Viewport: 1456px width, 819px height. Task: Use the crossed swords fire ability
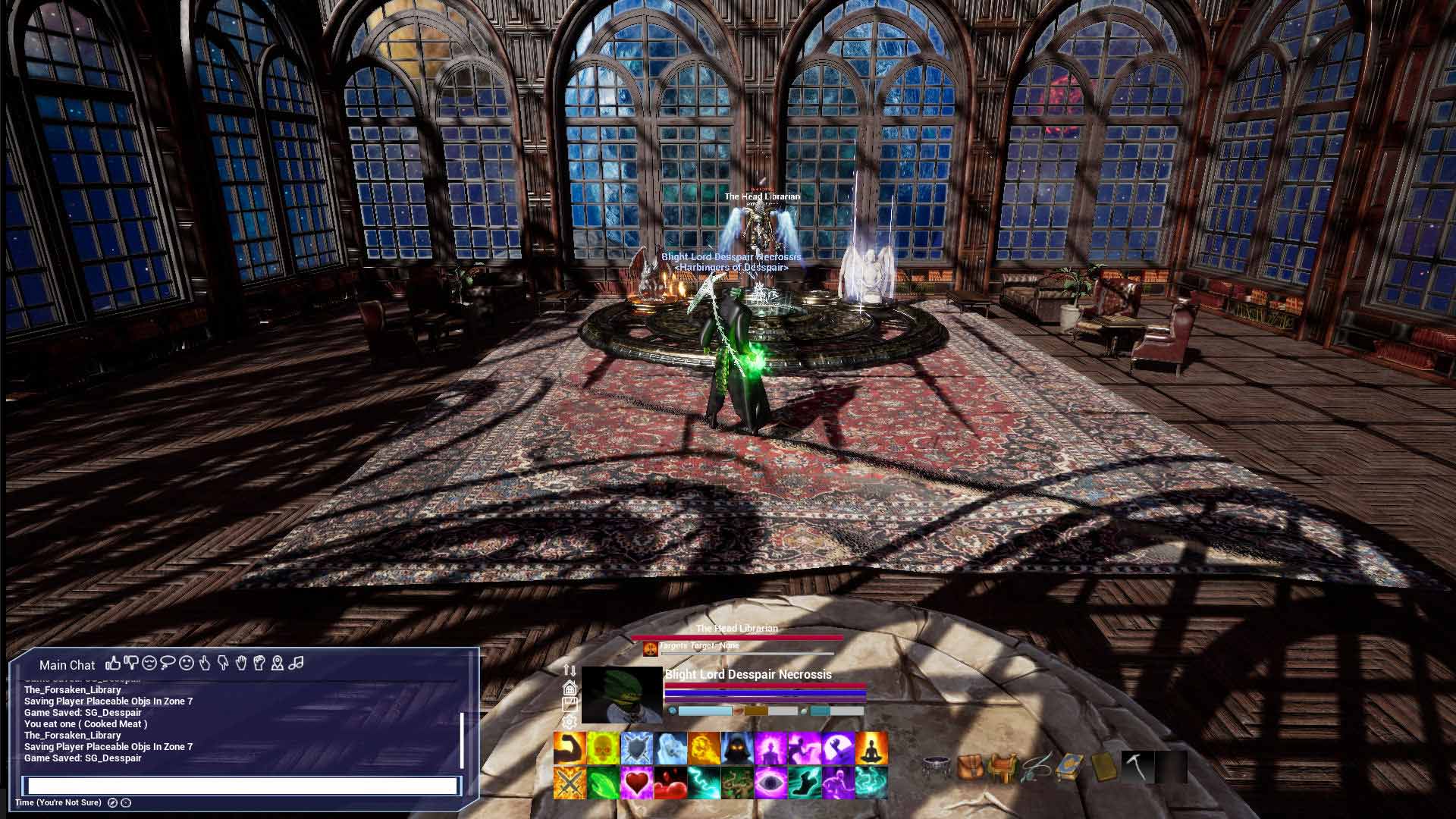pyautogui.click(x=570, y=783)
